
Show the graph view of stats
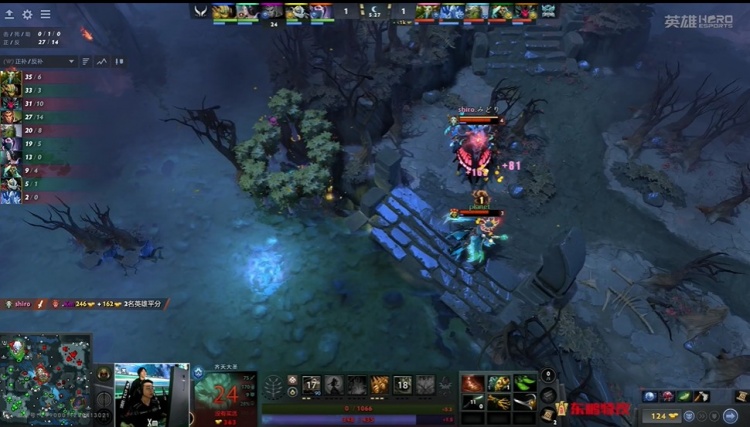(x=101, y=61)
